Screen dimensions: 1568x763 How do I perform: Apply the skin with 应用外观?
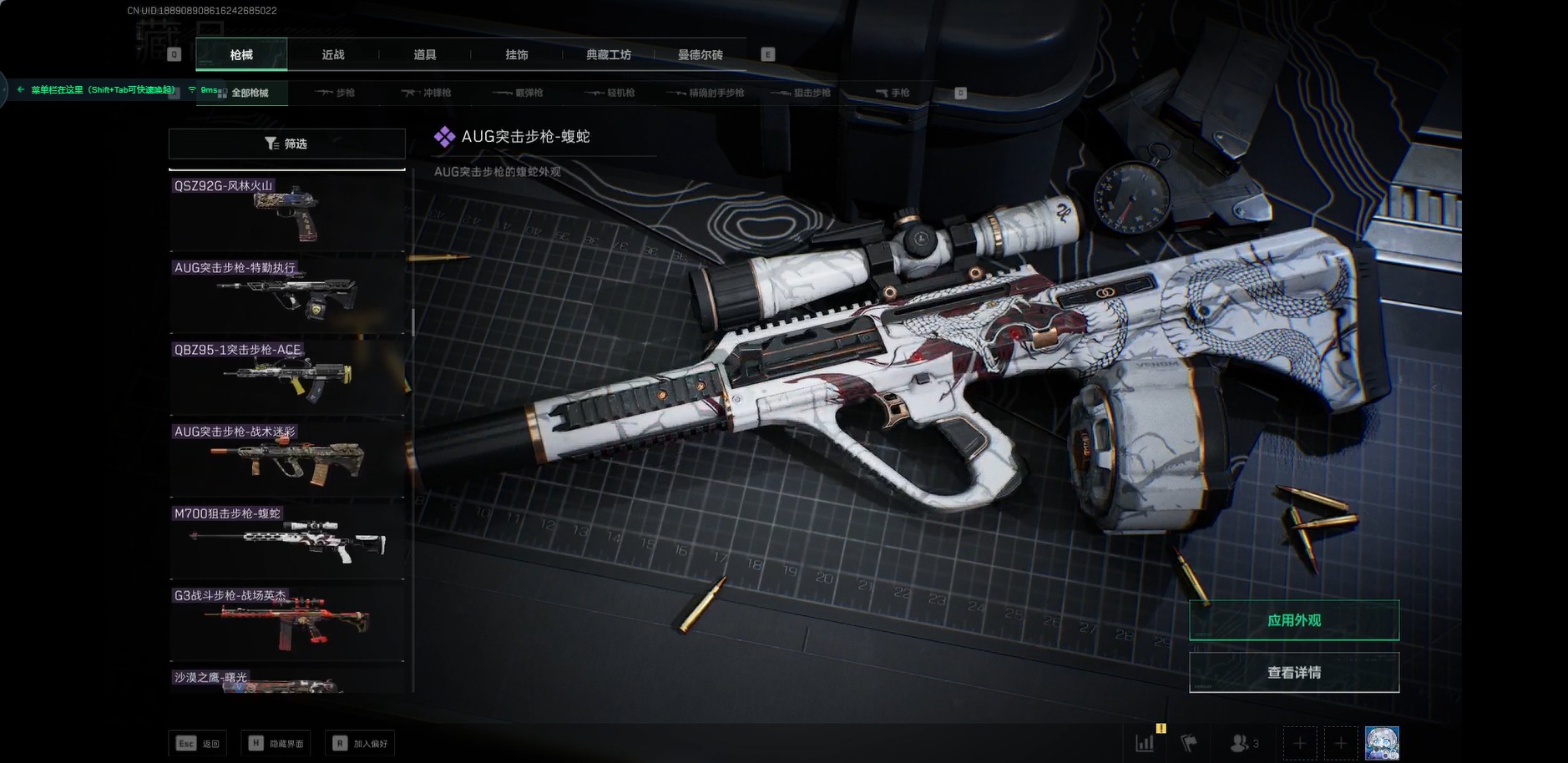tap(1293, 620)
